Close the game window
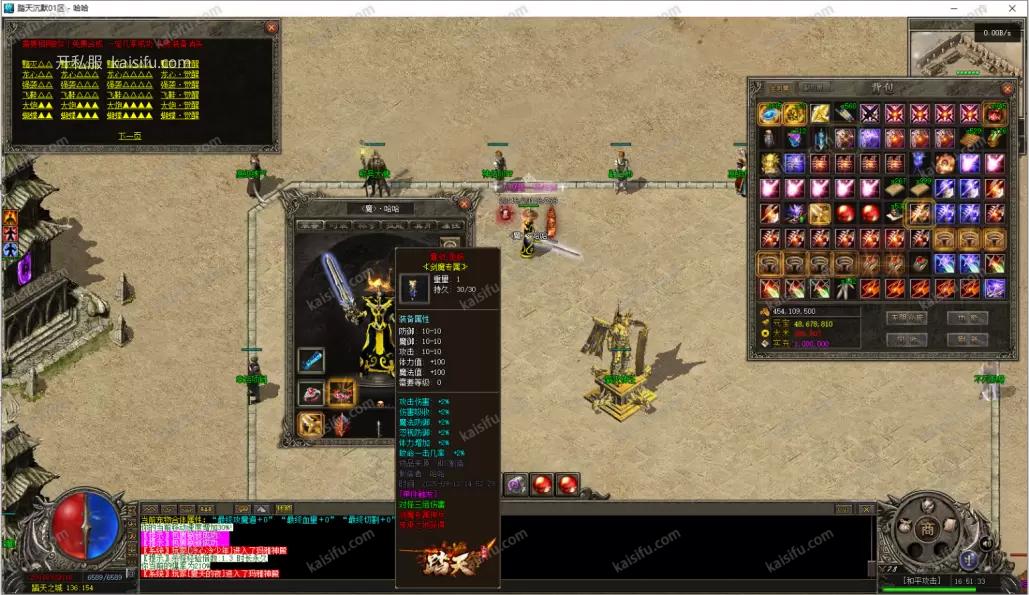 pos(1011,8)
